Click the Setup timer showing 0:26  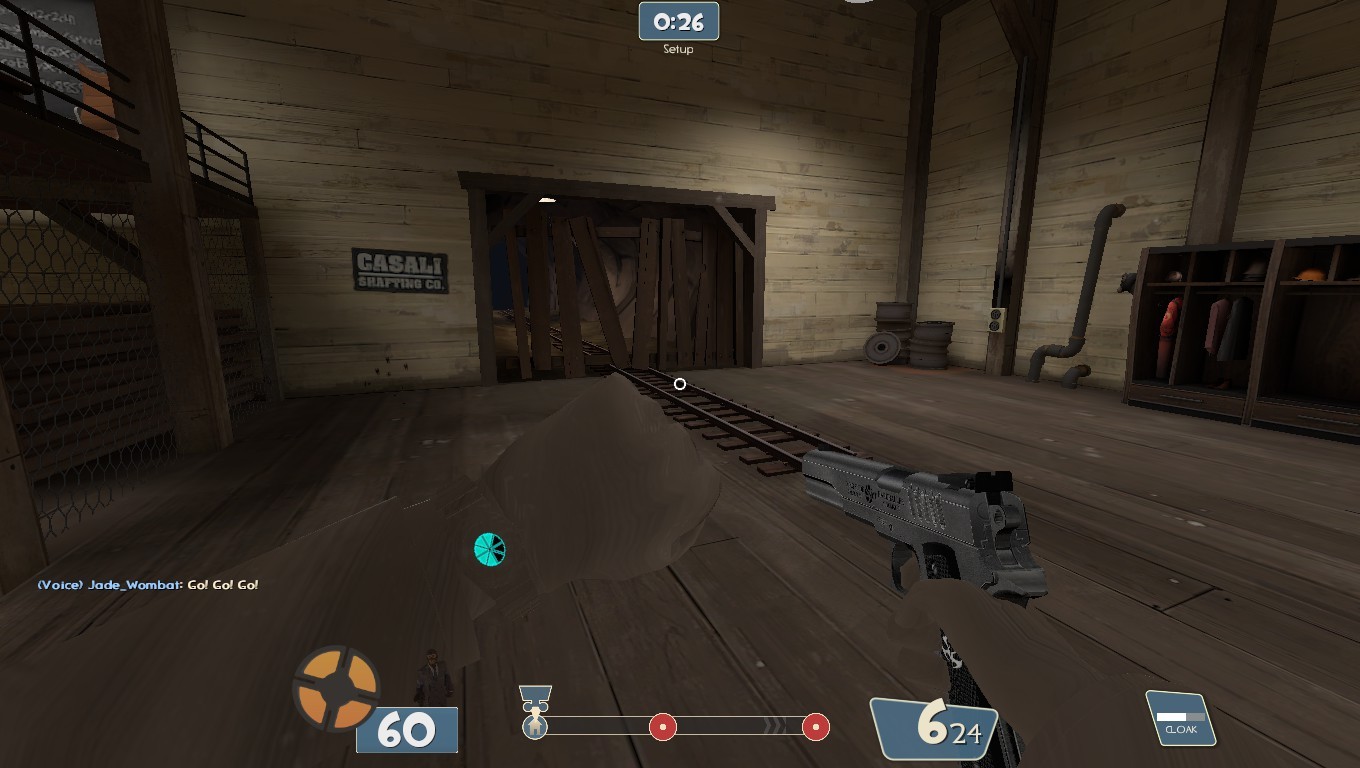point(679,21)
